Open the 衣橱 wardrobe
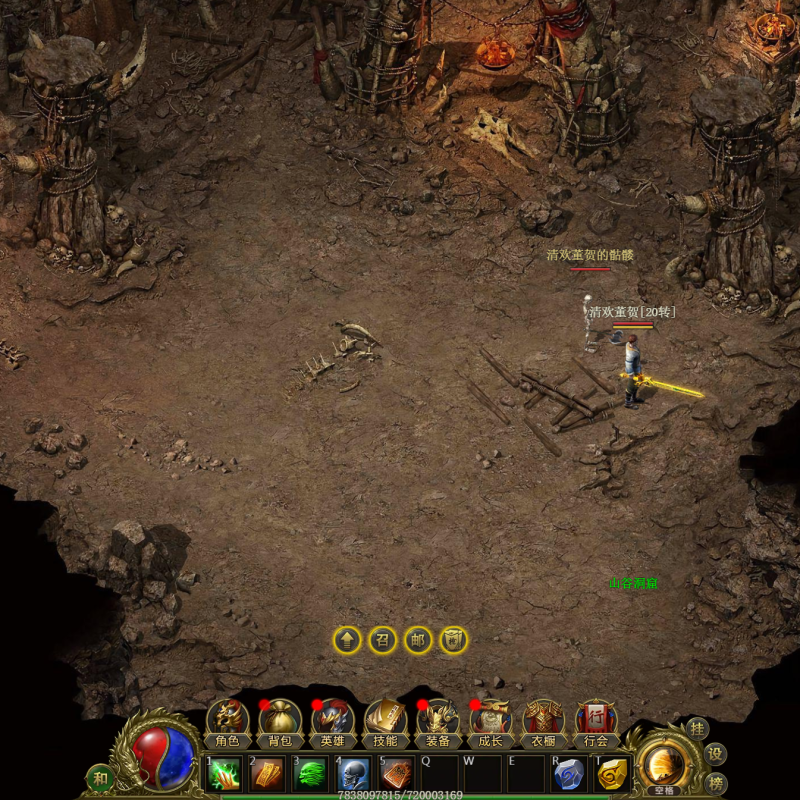The width and height of the screenshot is (800, 800). [x=543, y=723]
